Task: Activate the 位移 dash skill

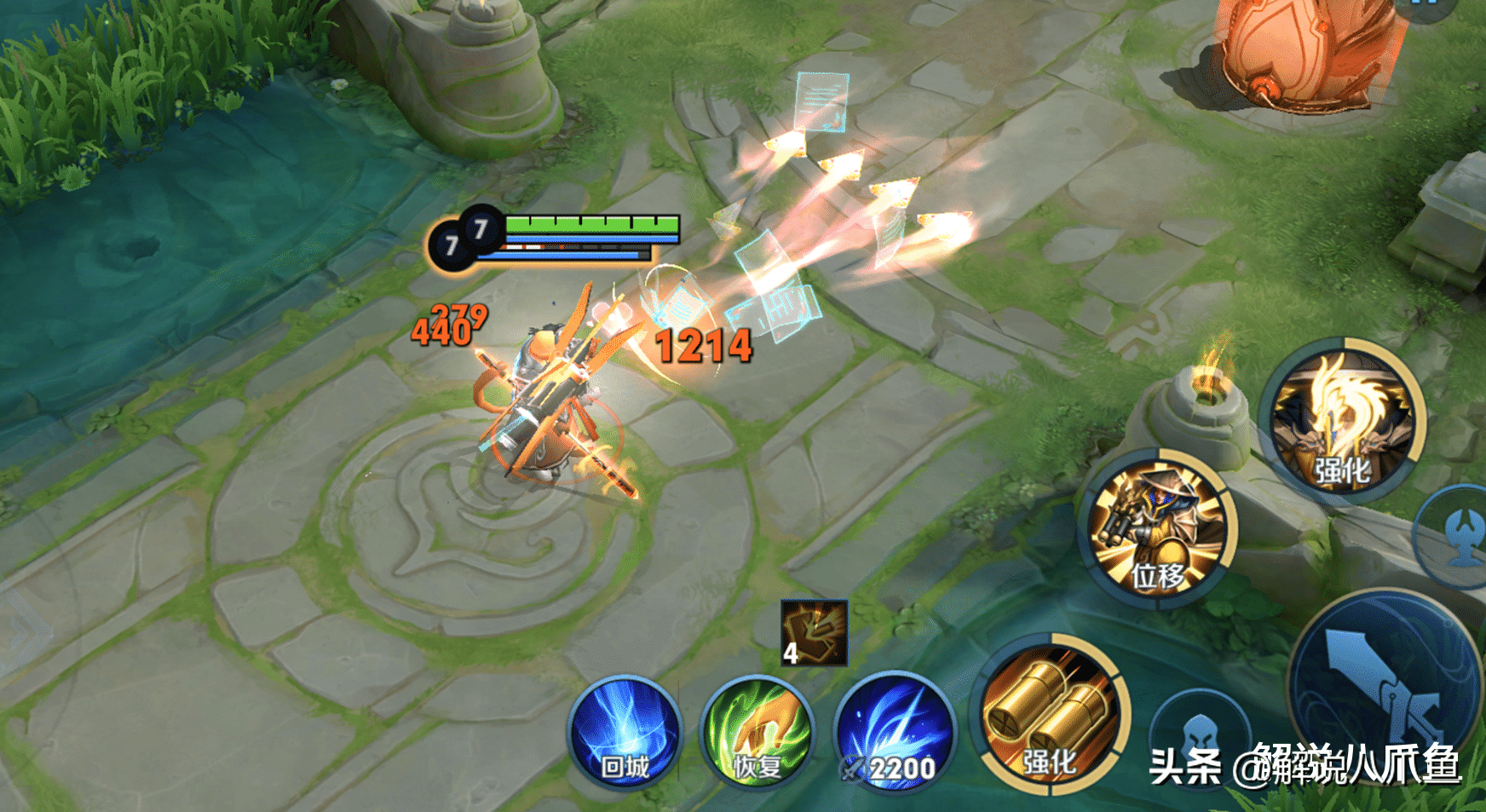Action: pos(1159,527)
